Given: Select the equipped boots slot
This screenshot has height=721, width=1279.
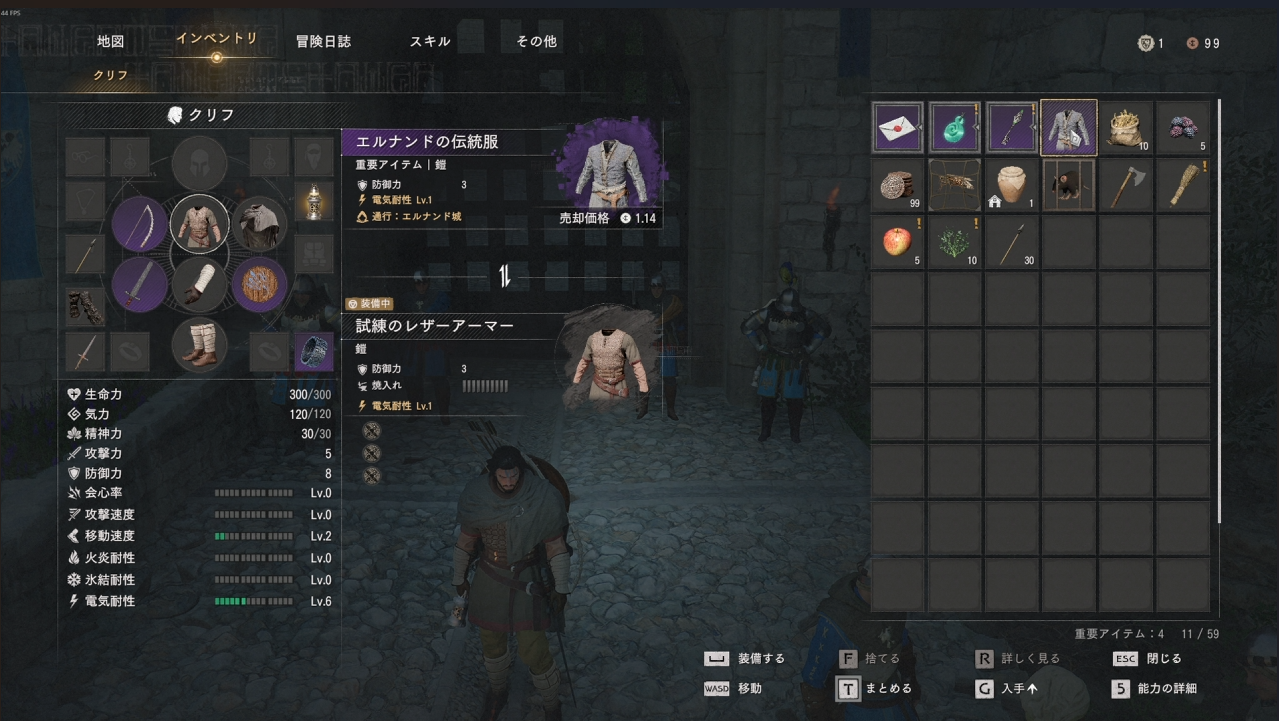Looking at the screenshot, I should (199, 344).
